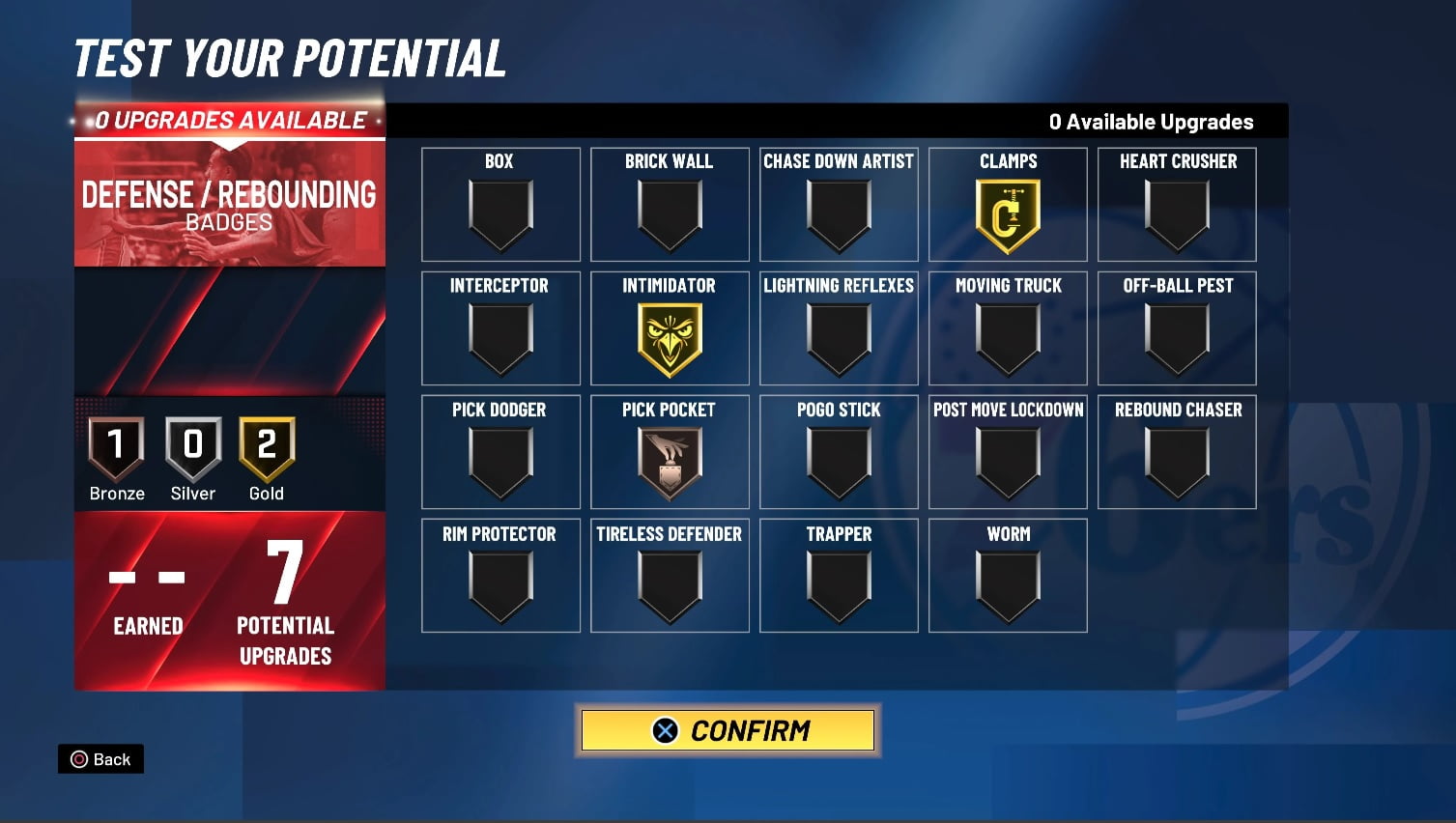This screenshot has height=823, width=1456.
Task: Select the Rebound Chaser badge icon
Action: (1177, 462)
